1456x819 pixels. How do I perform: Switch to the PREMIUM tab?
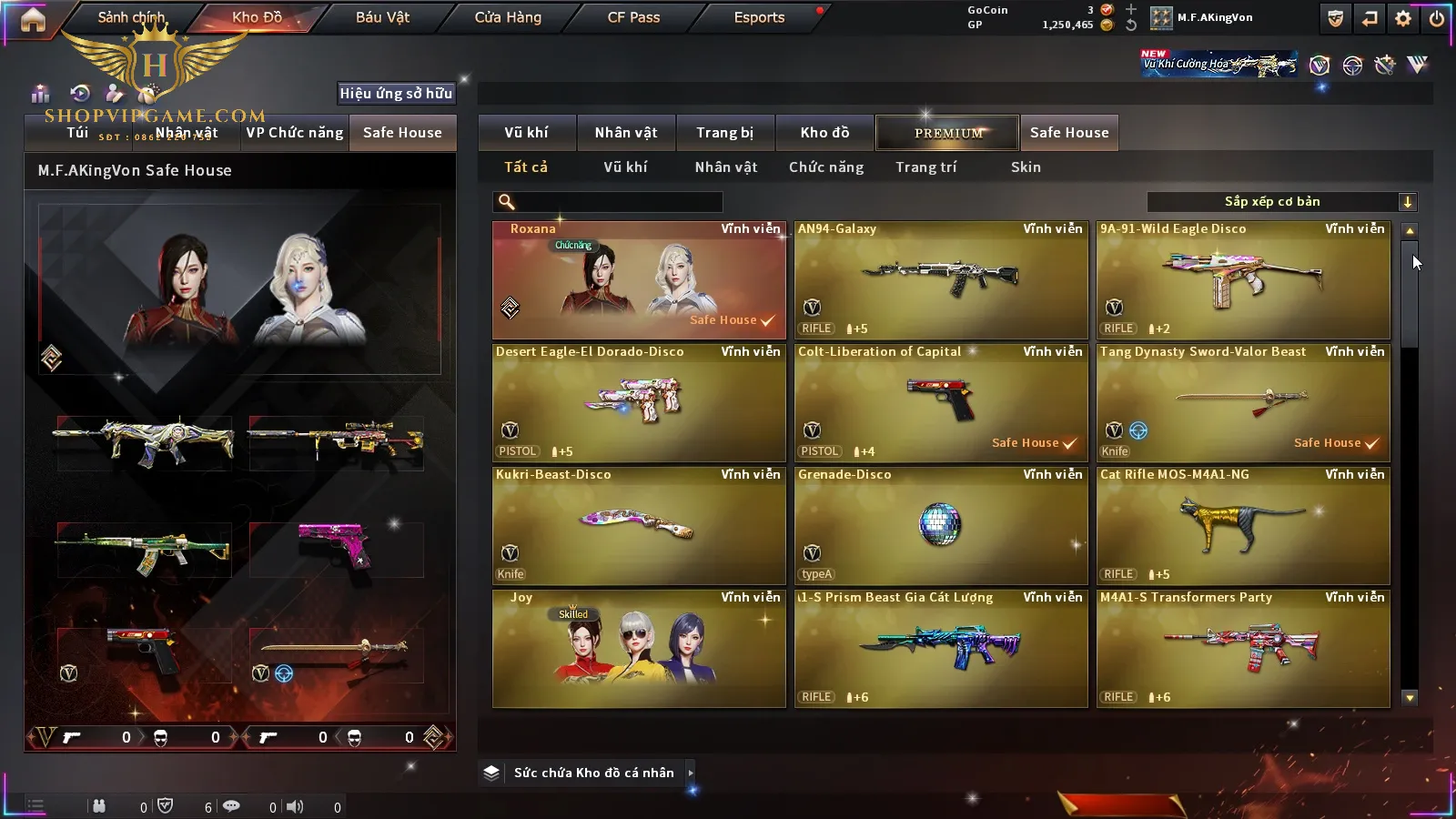click(x=947, y=133)
